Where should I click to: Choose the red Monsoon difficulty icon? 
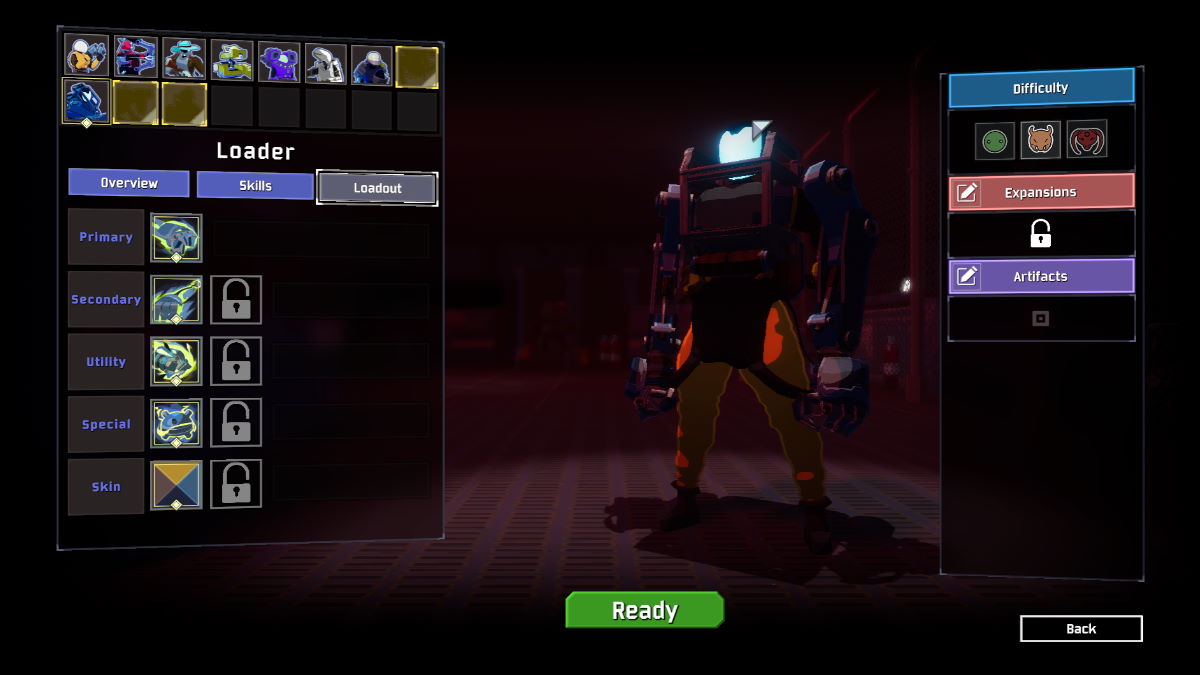click(x=1087, y=140)
